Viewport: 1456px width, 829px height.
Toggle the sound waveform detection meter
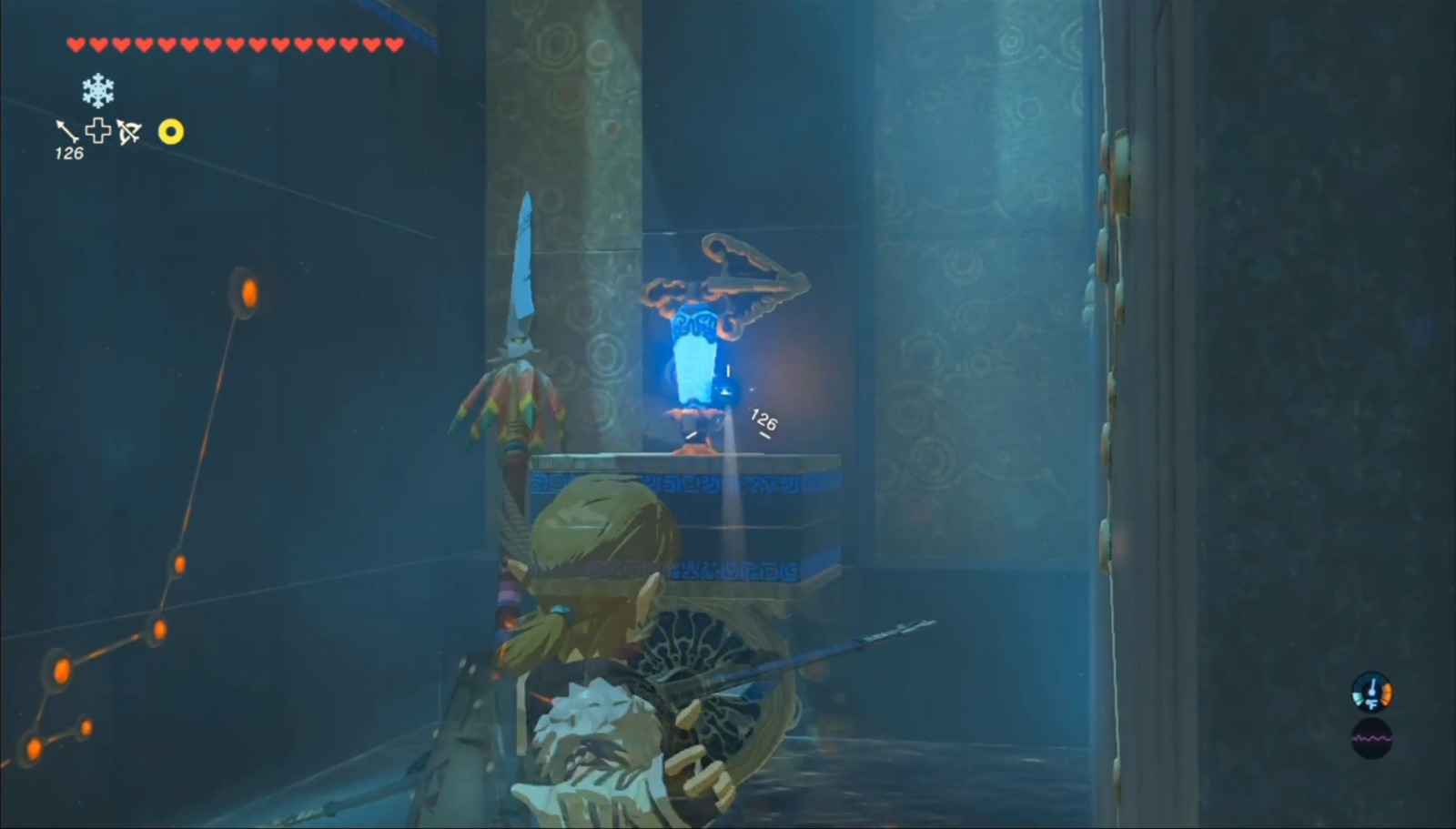point(1371,739)
